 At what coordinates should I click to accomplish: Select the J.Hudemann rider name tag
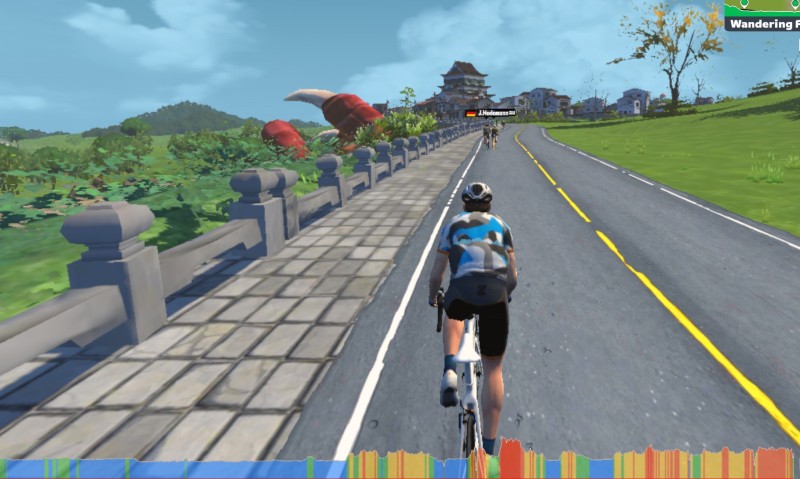point(490,113)
